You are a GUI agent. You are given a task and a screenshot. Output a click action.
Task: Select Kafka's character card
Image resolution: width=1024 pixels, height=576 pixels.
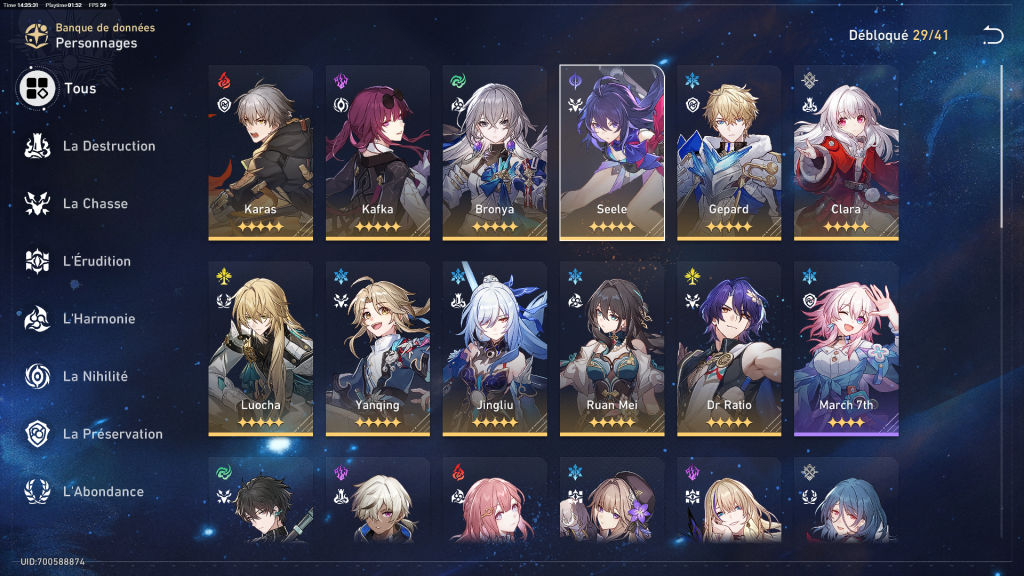pos(377,152)
